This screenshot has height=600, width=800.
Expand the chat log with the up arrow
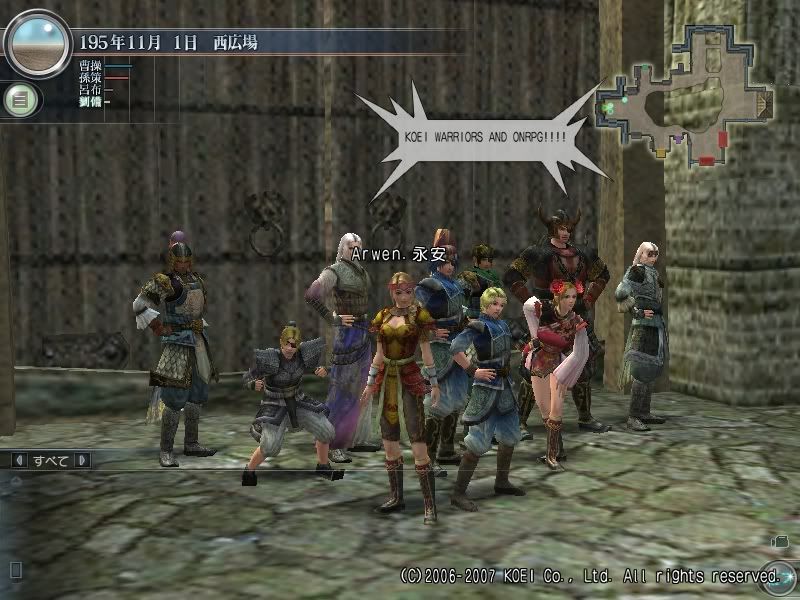[x=16, y=480]
